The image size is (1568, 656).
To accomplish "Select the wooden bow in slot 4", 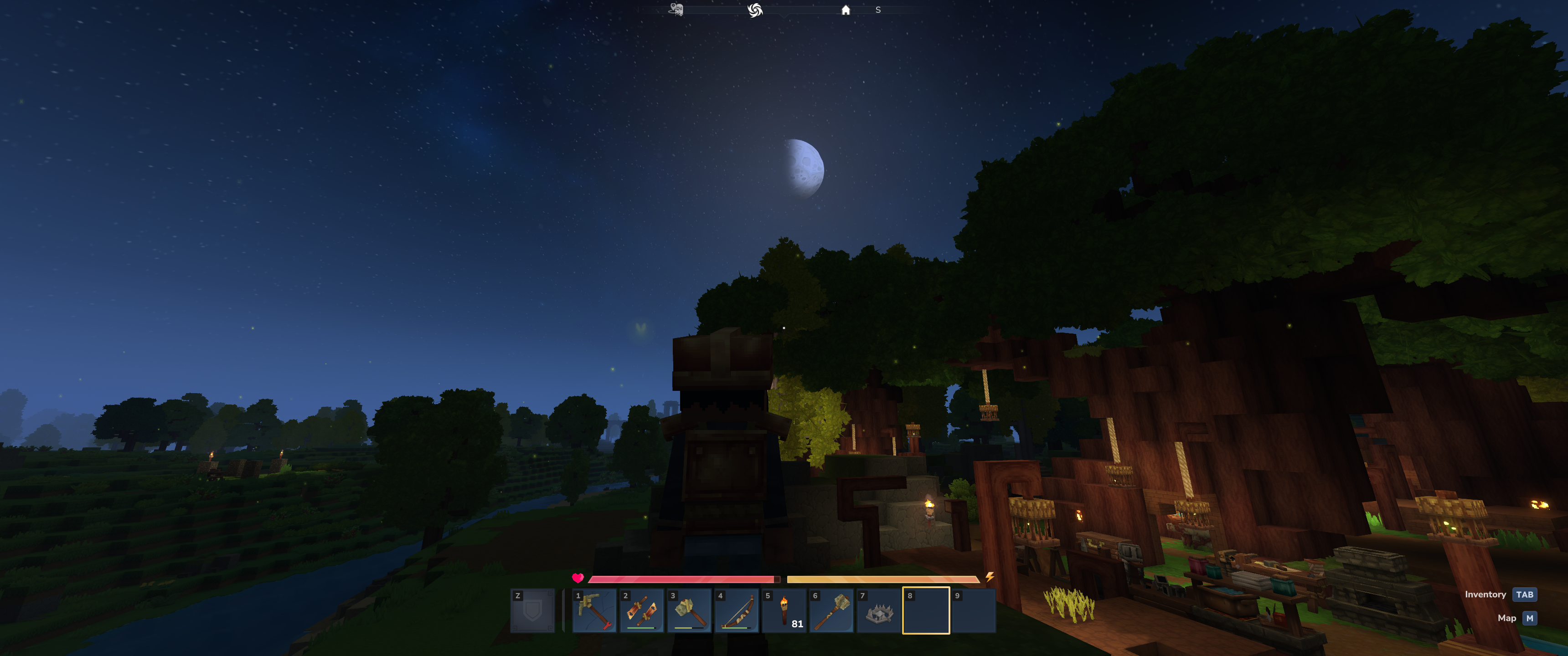I will [x=737, y=611].
